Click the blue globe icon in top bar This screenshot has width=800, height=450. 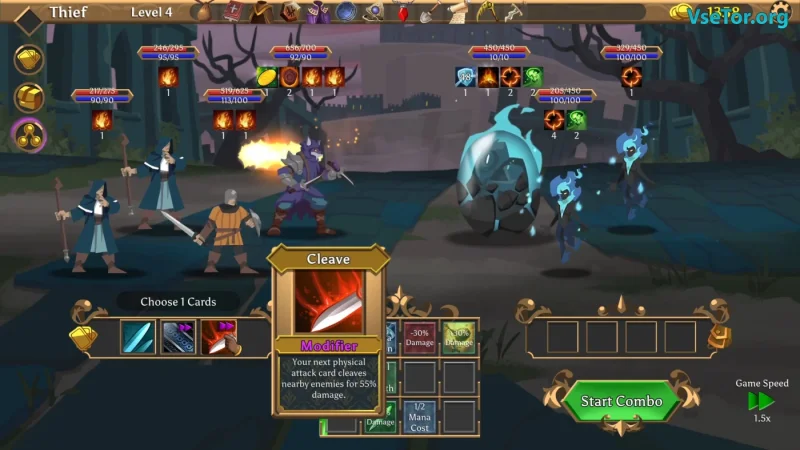pyautogui.click(x=347, y=13)
